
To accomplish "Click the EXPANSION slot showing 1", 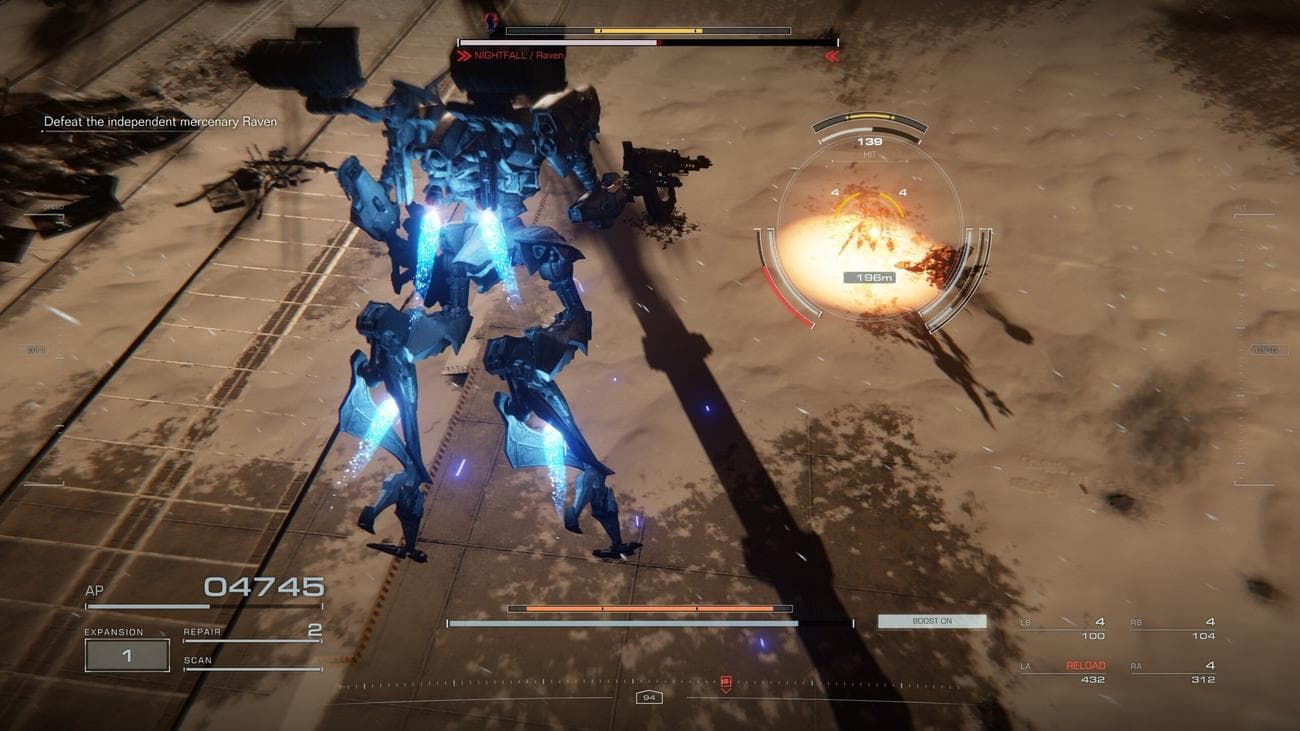I will pyautogui.click(x=125, y=654).
